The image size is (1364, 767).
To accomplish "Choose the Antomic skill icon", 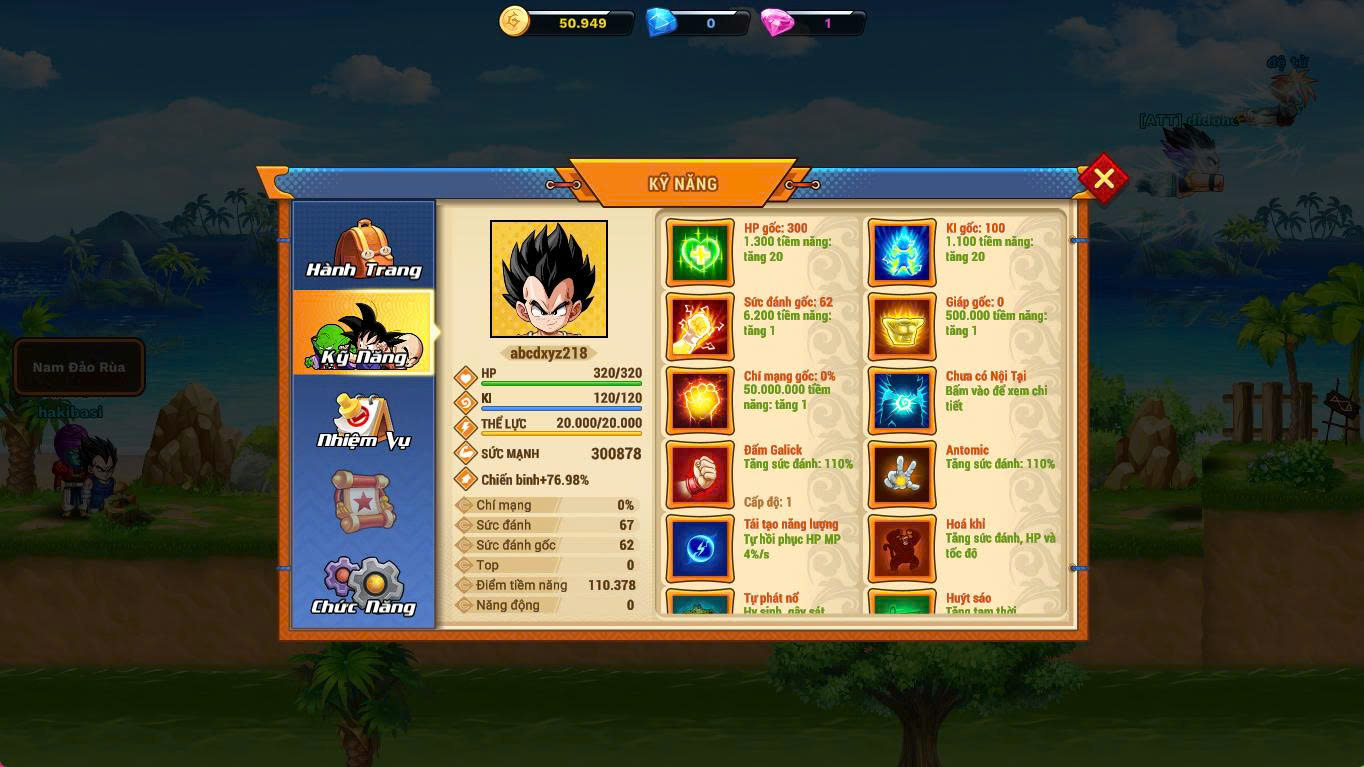I will tap(902, 474).
